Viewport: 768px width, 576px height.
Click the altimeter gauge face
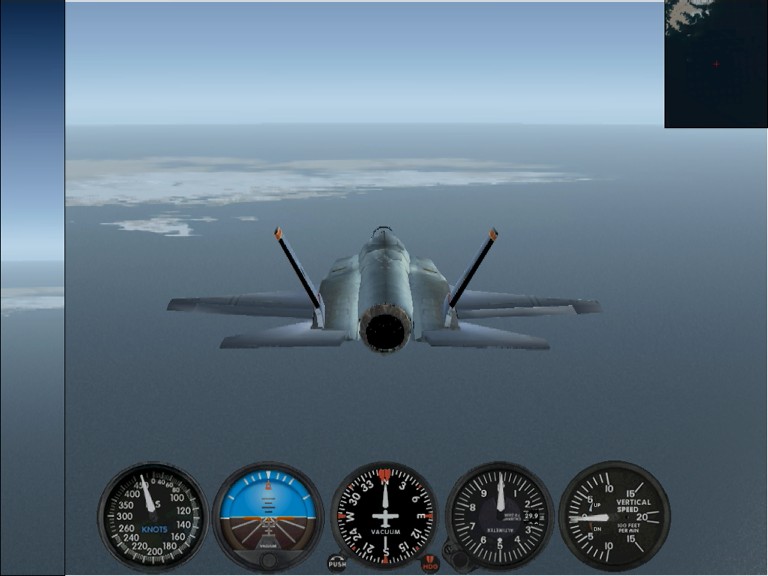coord(499,513)
